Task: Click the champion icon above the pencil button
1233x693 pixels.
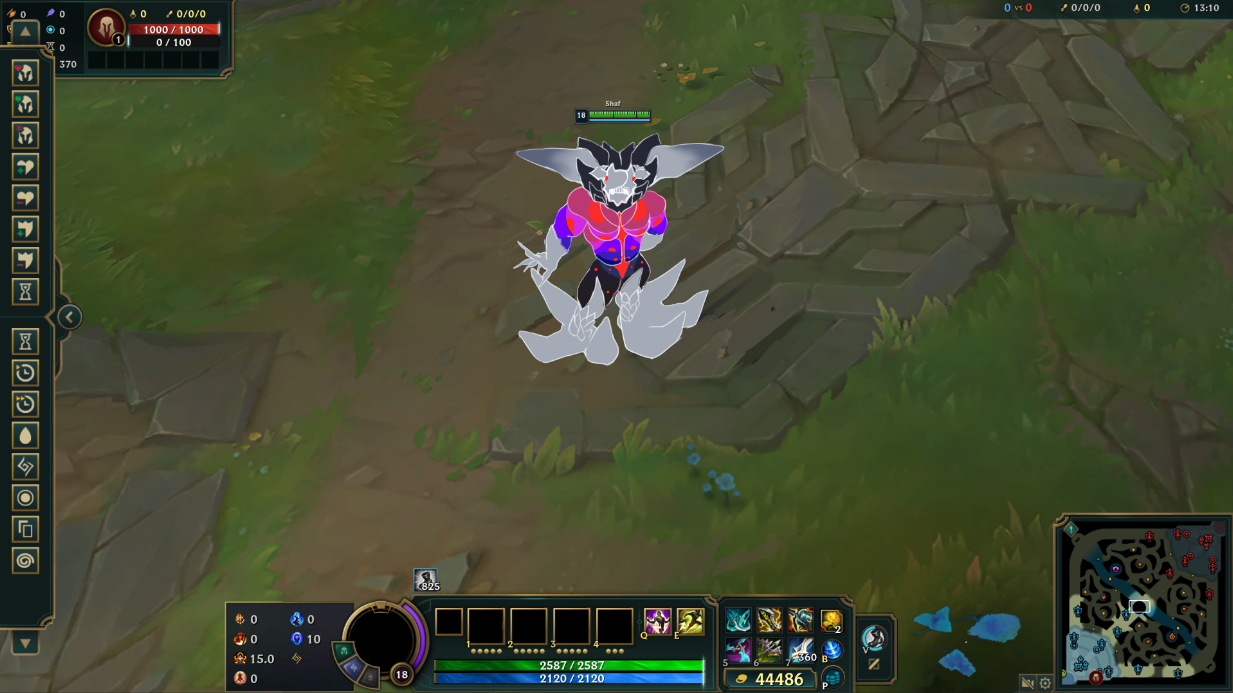Action: coord(874,637)
